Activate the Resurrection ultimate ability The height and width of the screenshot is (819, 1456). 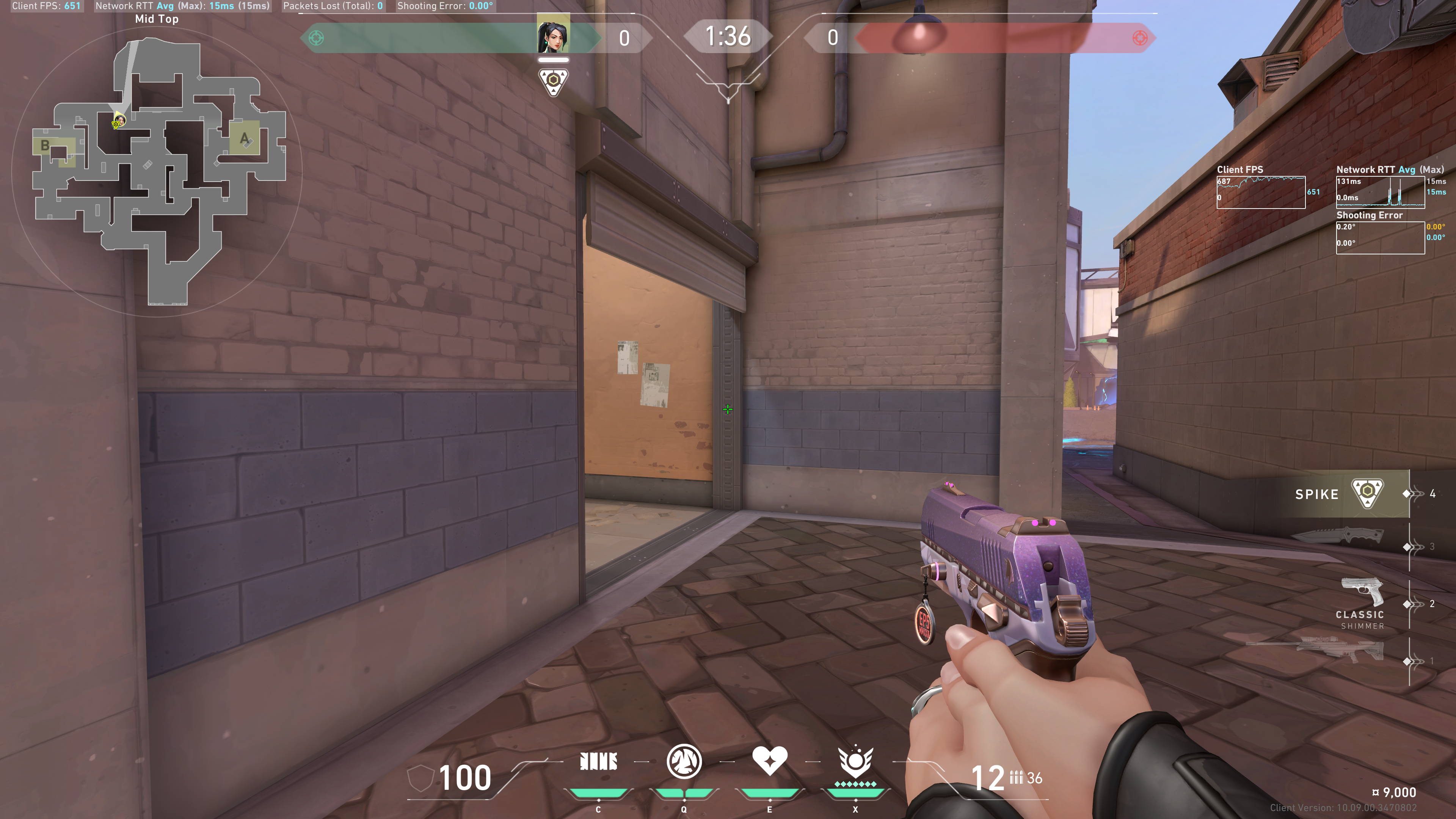855,761
